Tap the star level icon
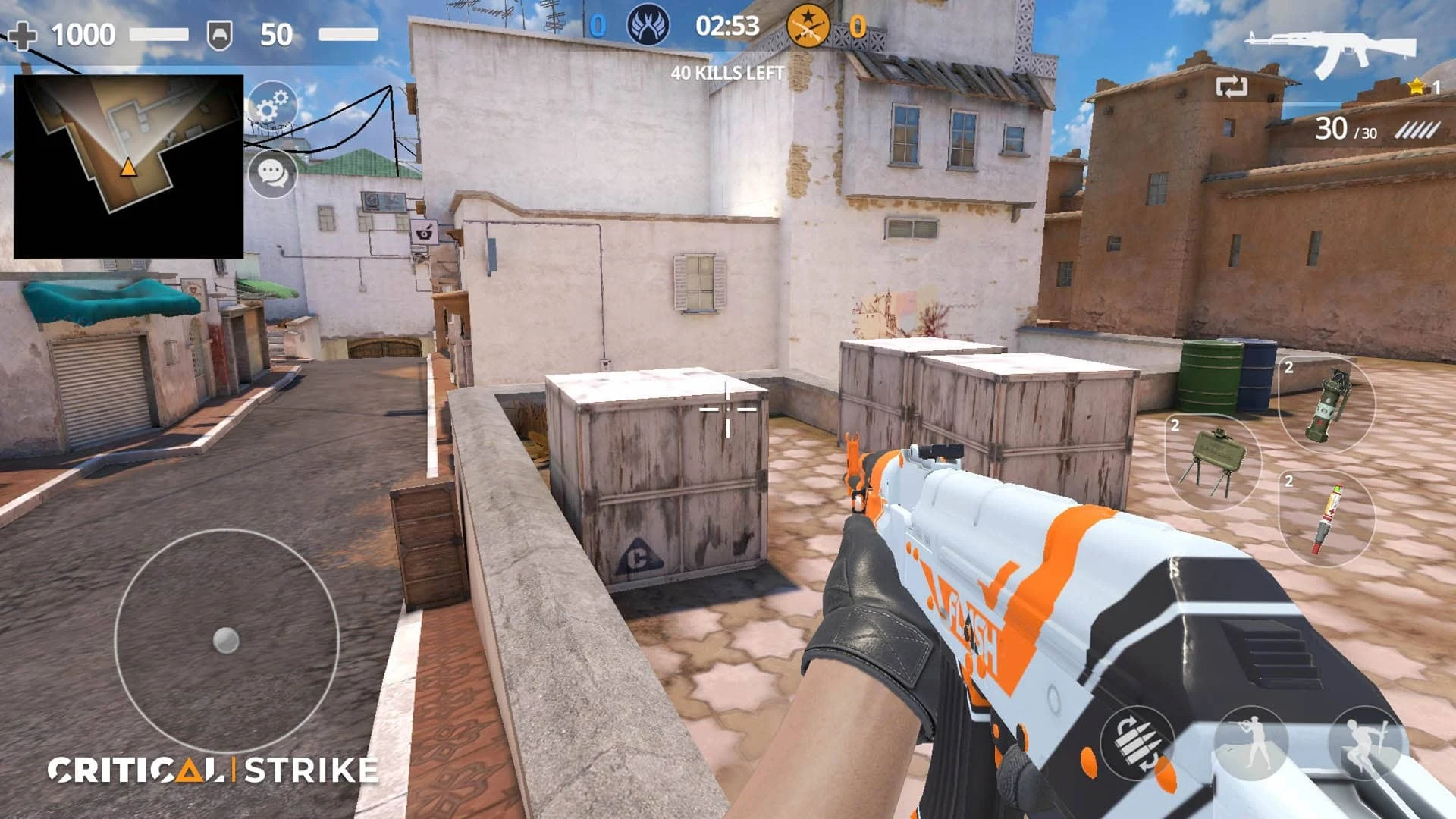The width and height of the screenshot is (1456, 819). coord(1415,86)
